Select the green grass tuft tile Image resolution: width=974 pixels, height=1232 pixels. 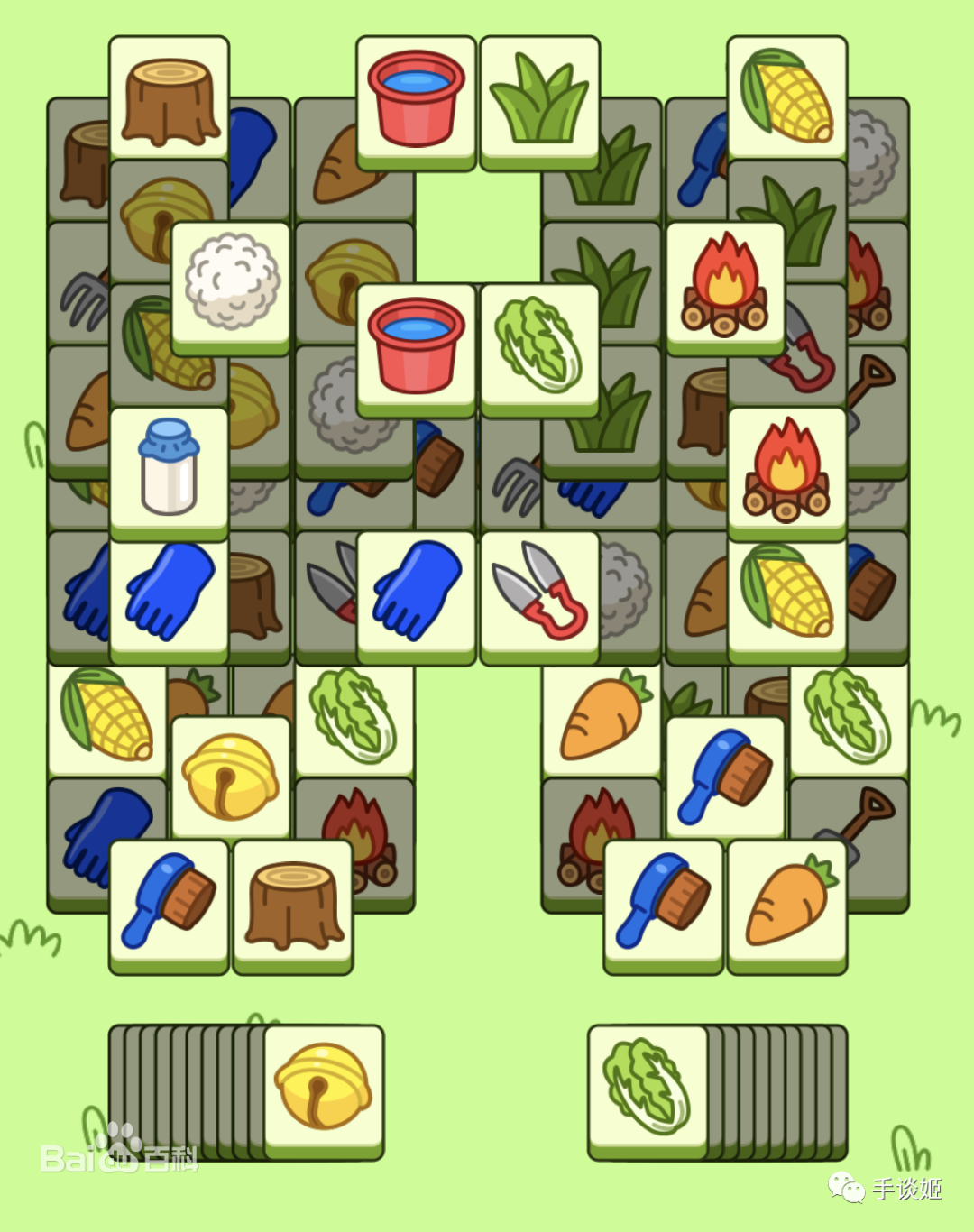click(539, 99)
